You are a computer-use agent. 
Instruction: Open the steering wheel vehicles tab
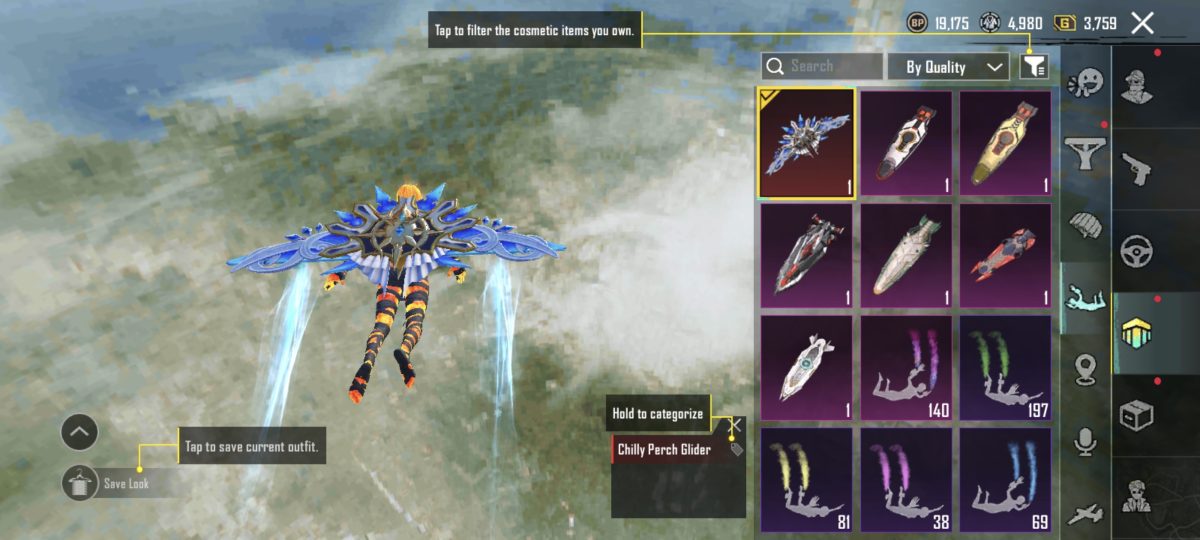tap(1137, 249)
